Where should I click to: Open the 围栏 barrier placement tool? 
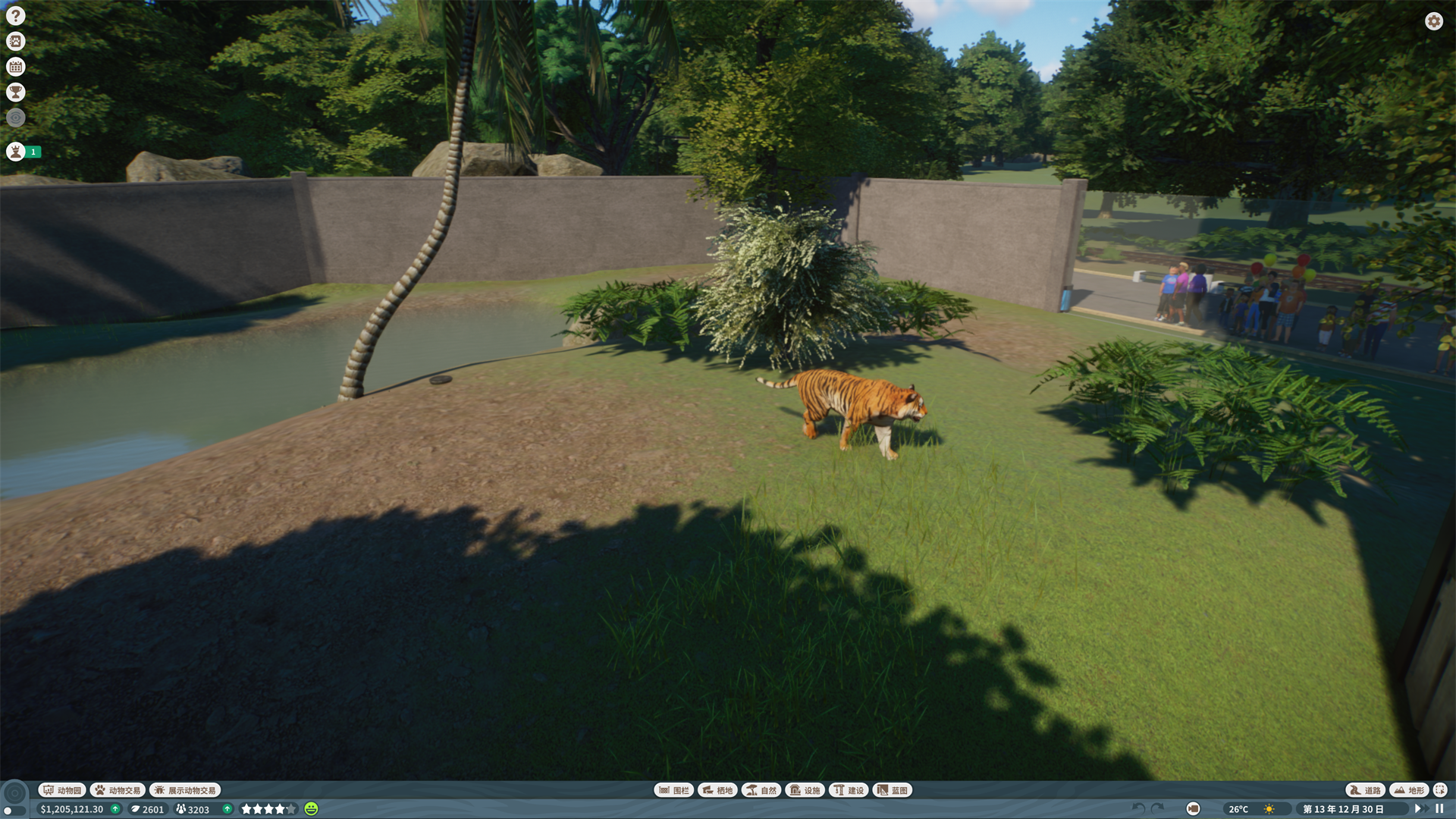tap(674, 789)
